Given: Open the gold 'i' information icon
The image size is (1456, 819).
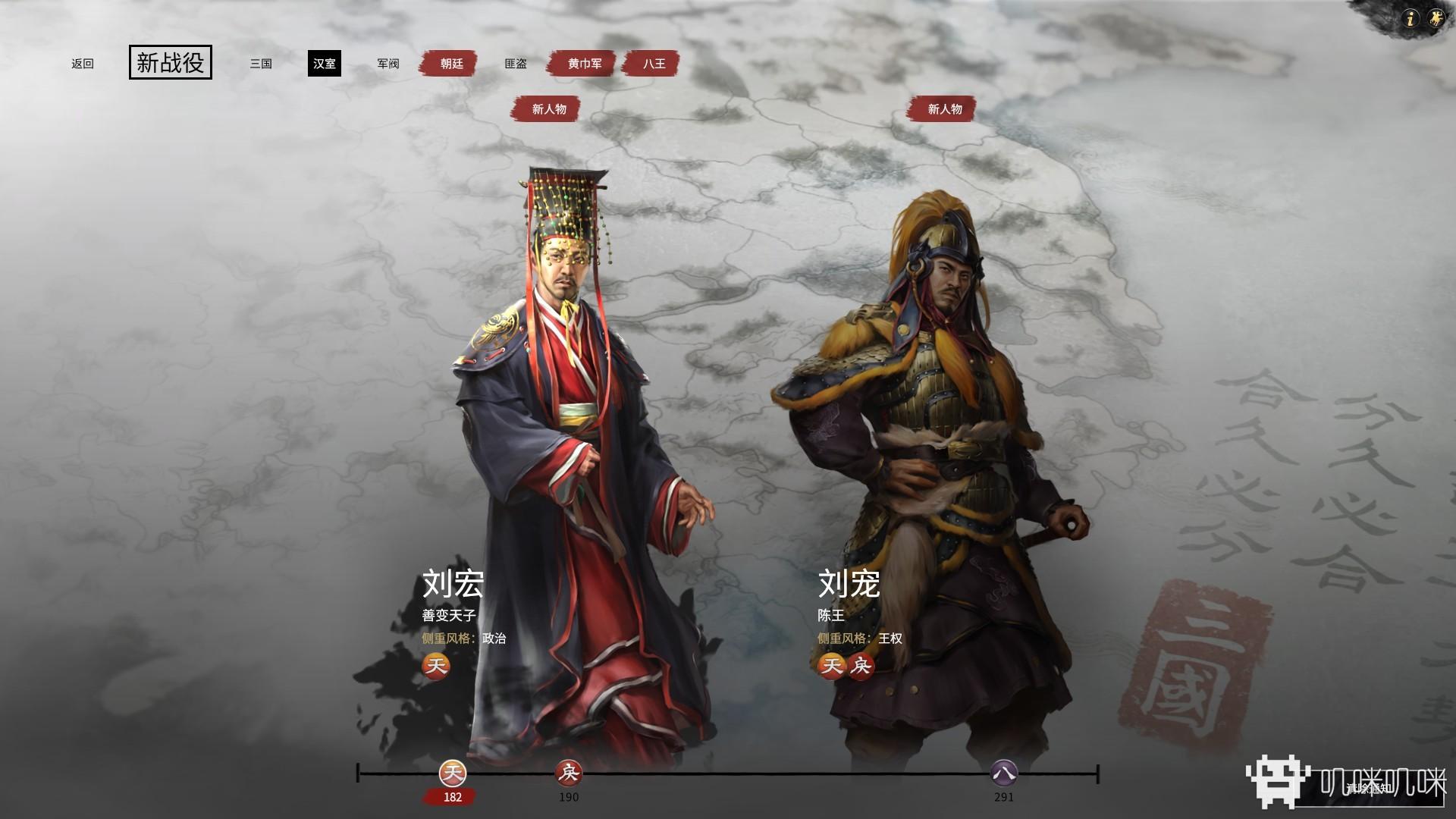Looking at the screenshot, I should [x=1410, y=19].
